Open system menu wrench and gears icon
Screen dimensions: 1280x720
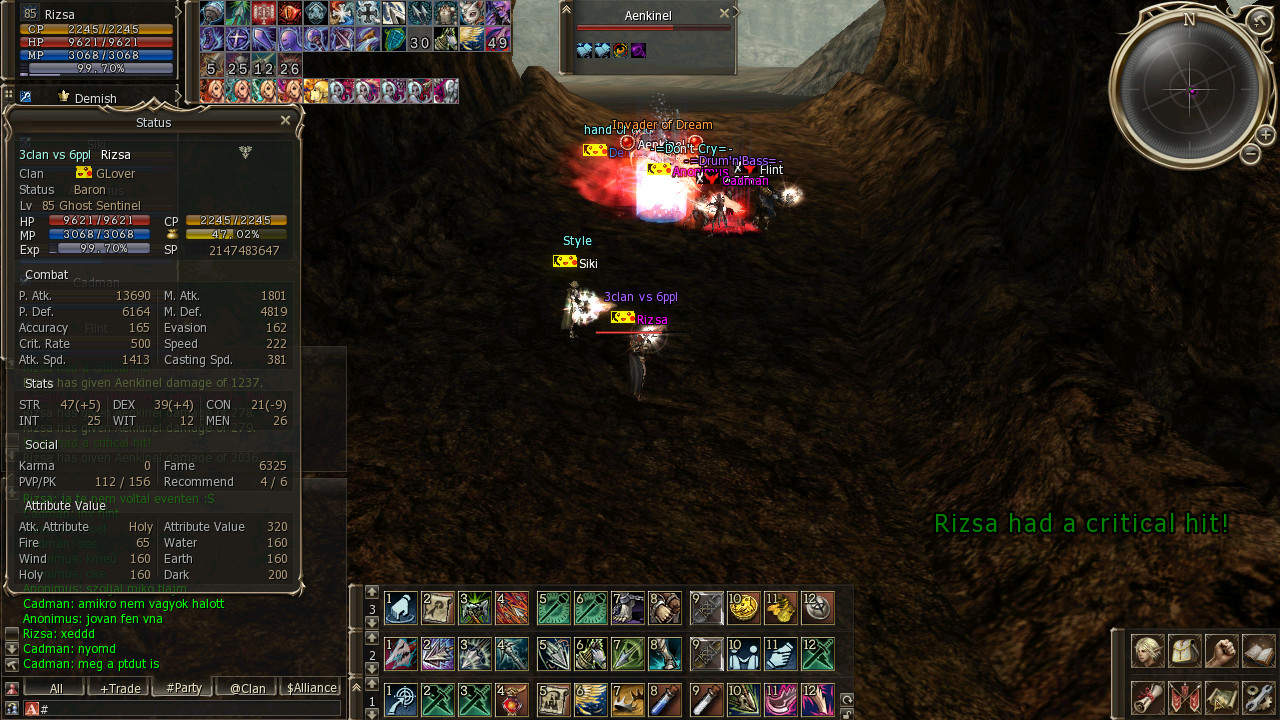[x=1259, y=697]
